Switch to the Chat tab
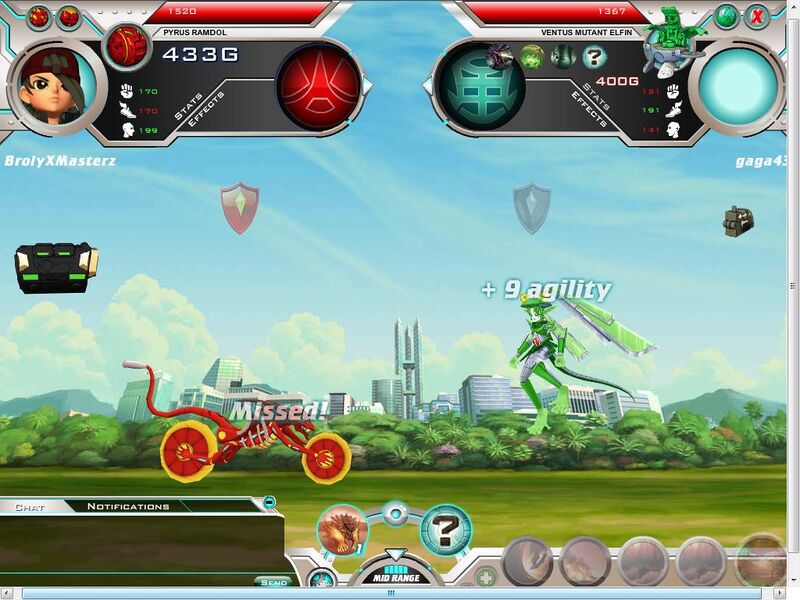This screenshot has width=800, height=600. click(30, 507)
